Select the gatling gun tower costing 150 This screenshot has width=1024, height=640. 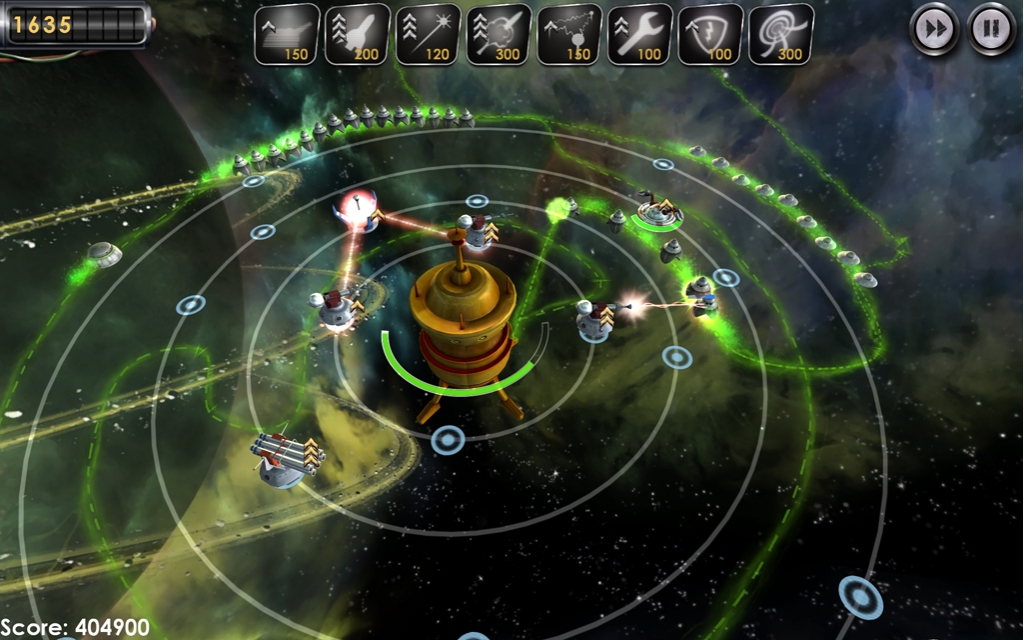[x=287, y=34]
